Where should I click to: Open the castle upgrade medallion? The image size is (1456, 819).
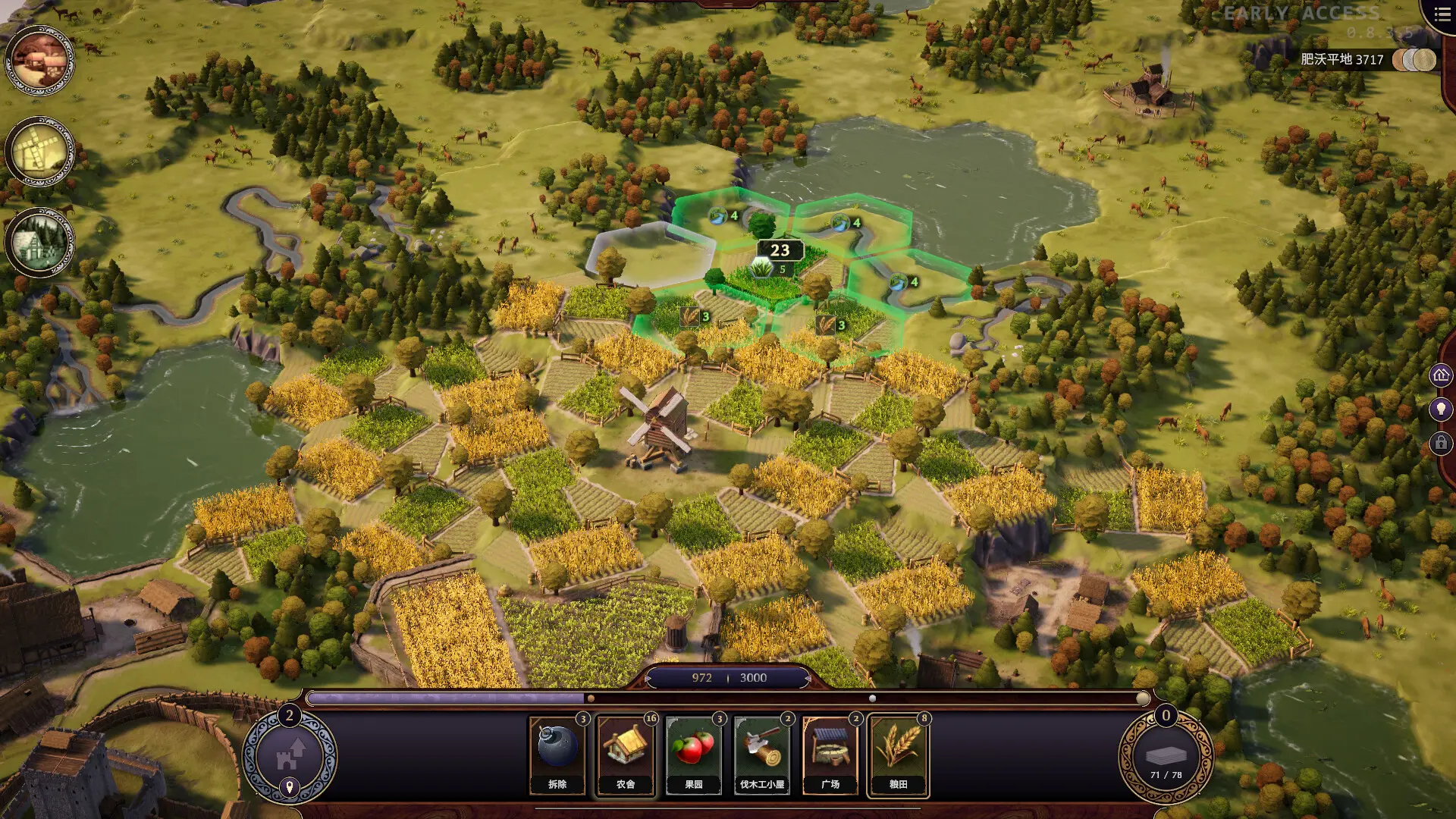[x=289, y=755]
